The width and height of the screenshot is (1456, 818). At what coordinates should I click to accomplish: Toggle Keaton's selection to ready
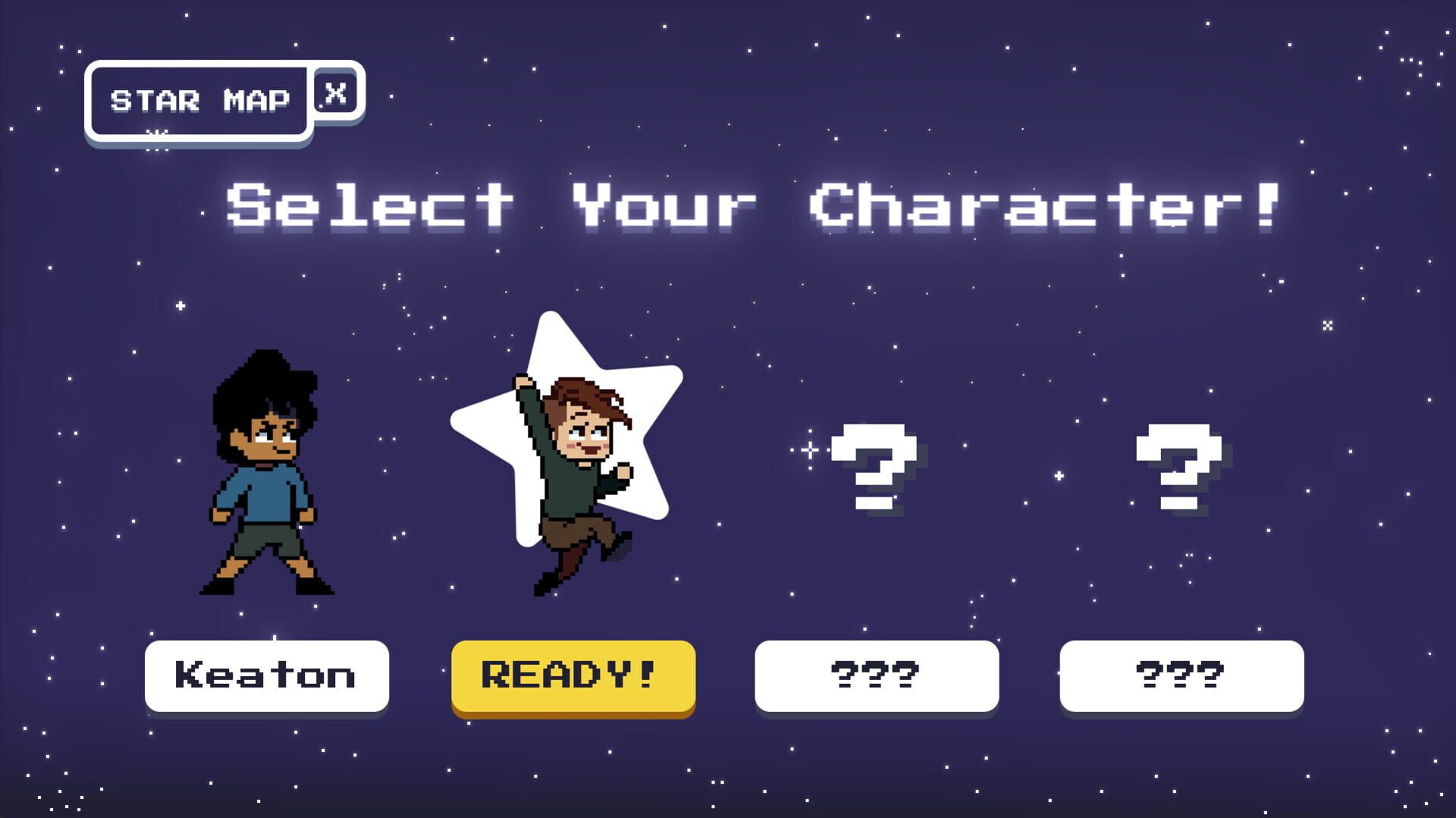click(x=267, y=676)
